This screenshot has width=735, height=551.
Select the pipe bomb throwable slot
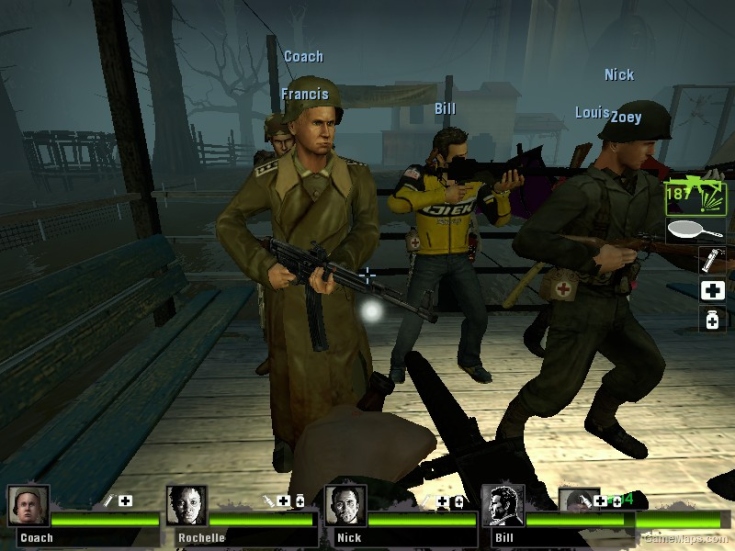tap(713, 260)
